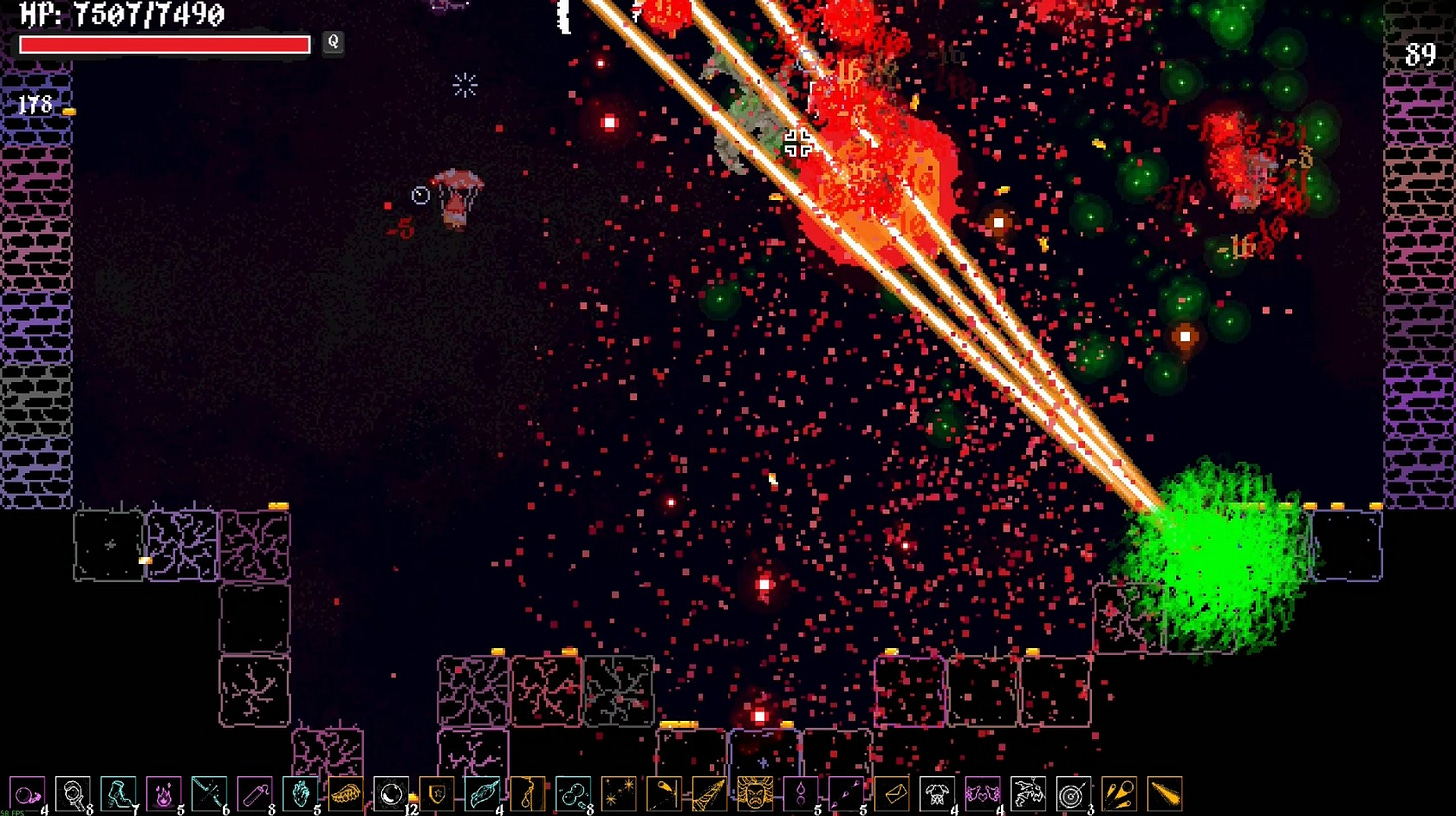
Task: Select the three falling meteors icon
Action: 1119,794
